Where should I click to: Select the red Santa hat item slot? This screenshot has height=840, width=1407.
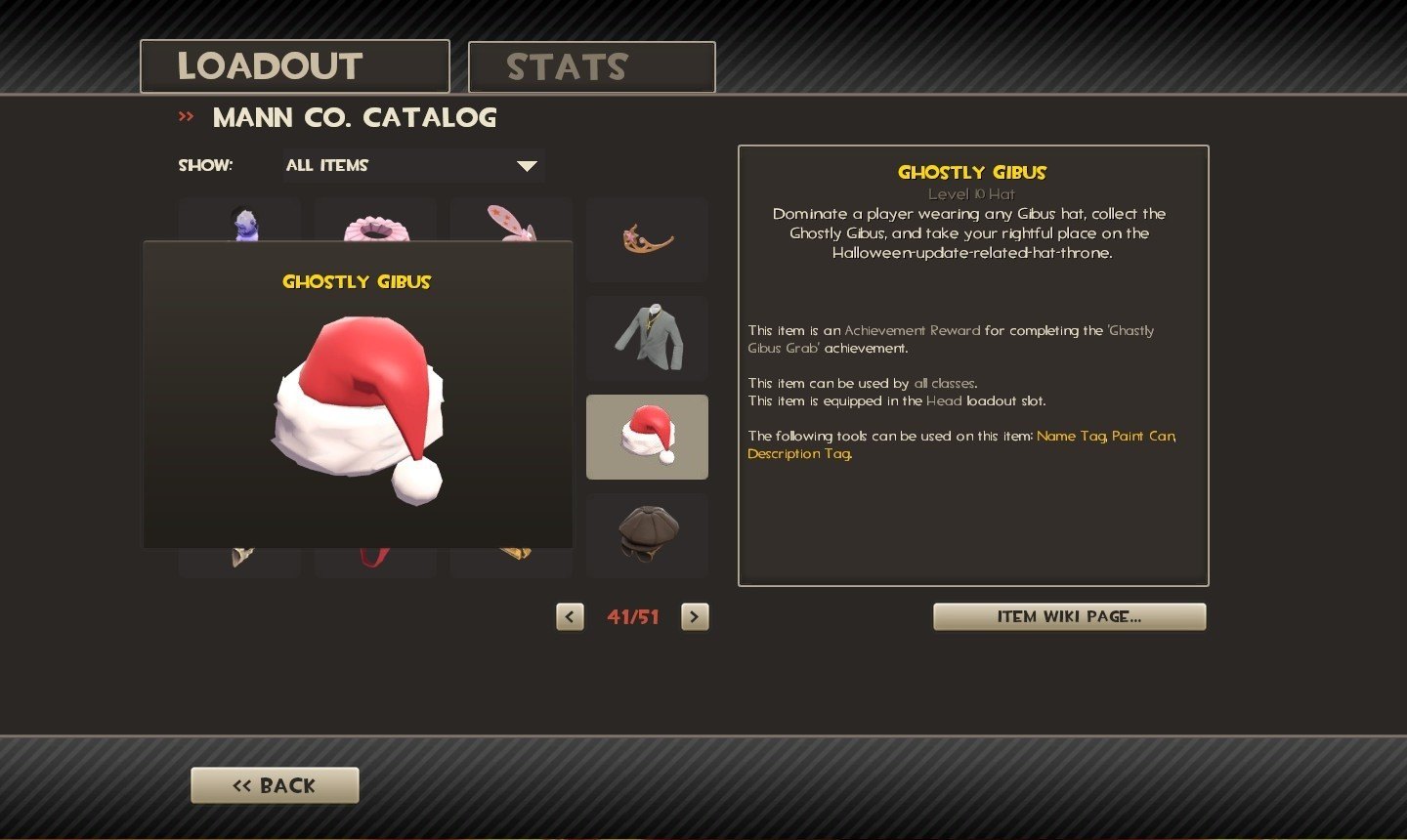click(647, 437)
